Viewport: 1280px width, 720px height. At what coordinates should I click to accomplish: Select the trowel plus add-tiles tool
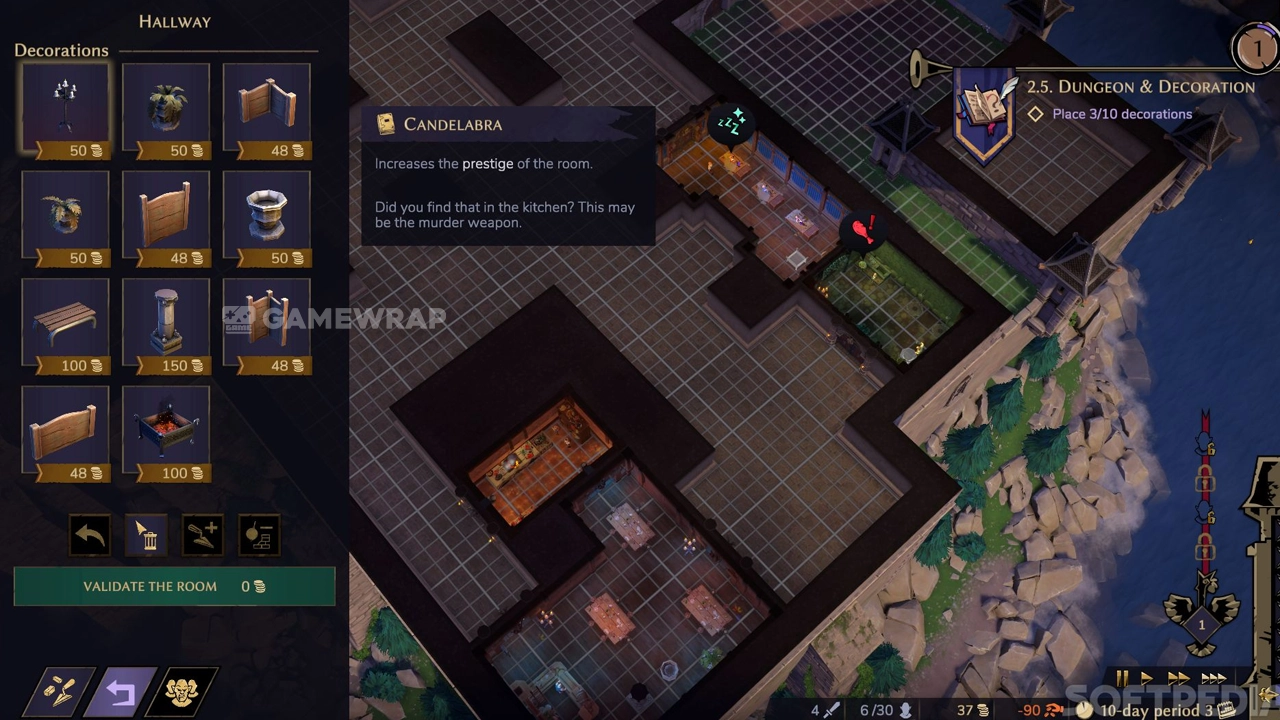(x=203, y=536)
